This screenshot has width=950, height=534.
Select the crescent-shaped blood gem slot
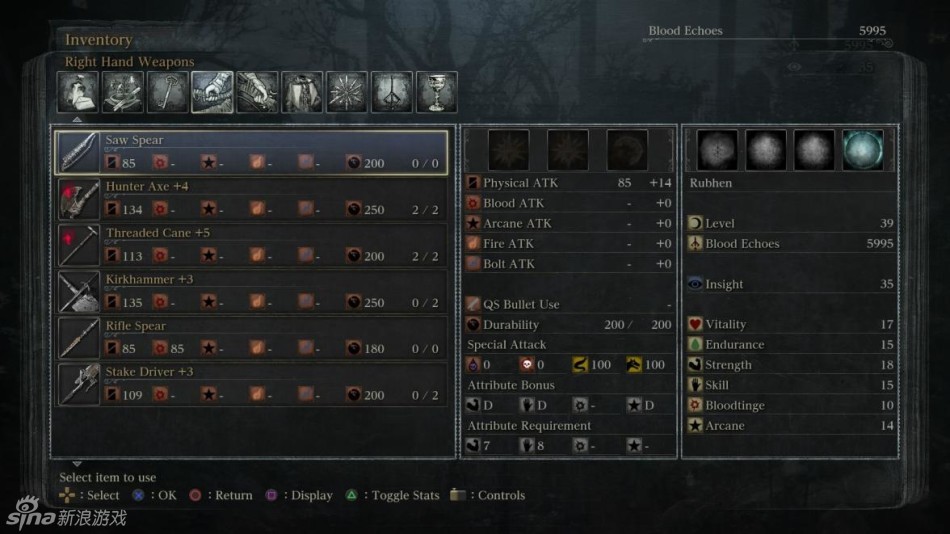(627, 150)
